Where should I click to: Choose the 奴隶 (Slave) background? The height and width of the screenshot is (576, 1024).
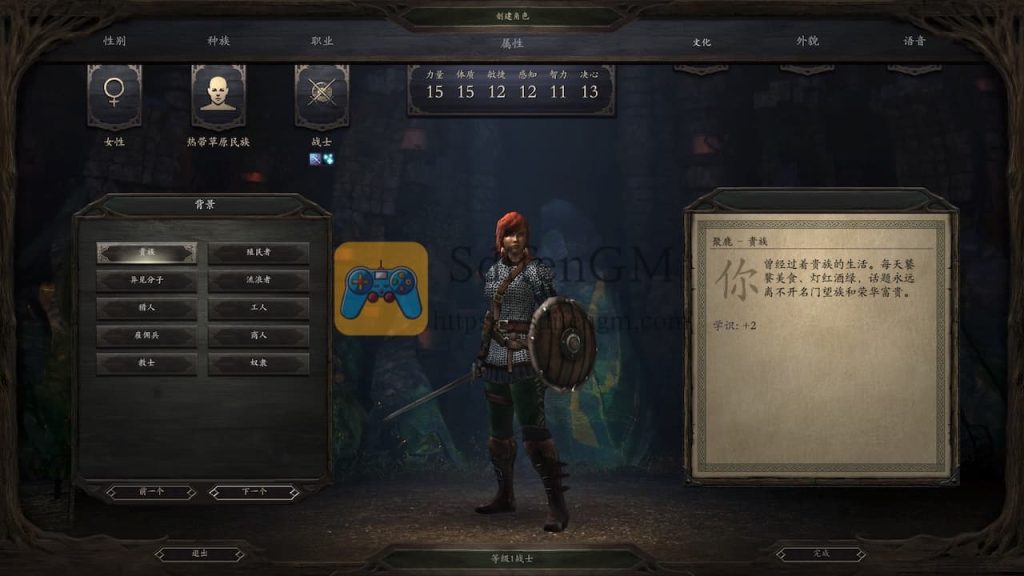pyautogui.click(x=259, y=364)
